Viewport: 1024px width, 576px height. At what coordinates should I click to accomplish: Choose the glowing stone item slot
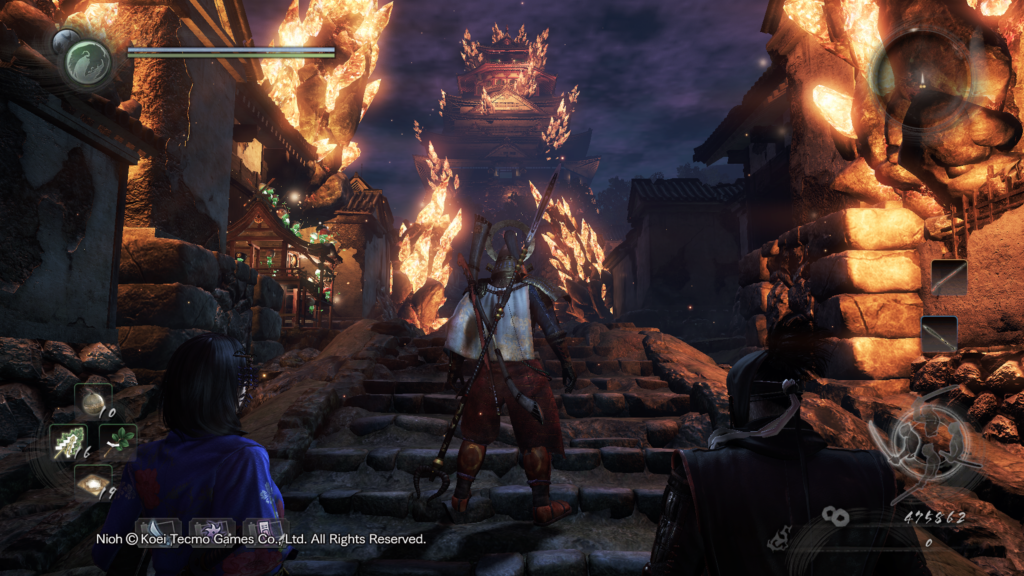click(x=93, y=483)
